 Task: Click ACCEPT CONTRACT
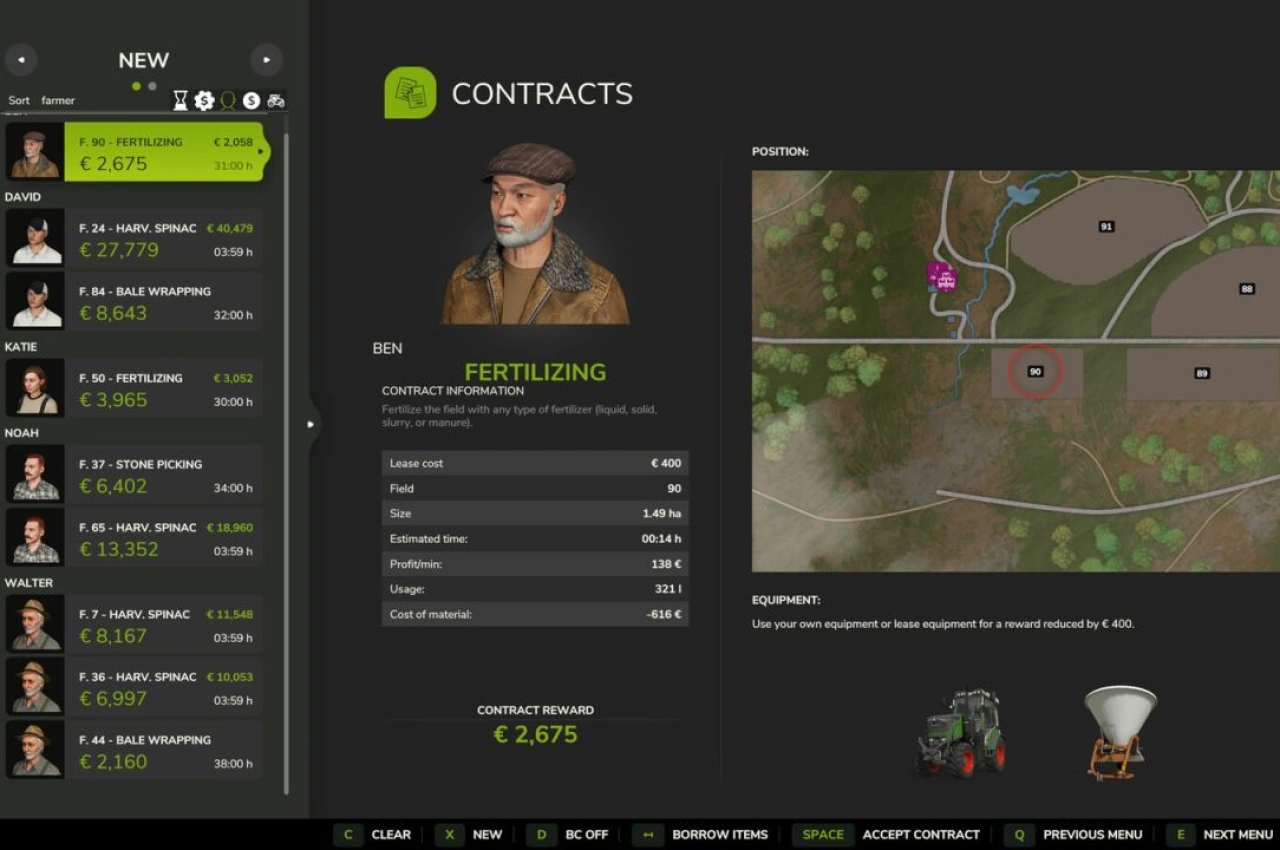920,834
